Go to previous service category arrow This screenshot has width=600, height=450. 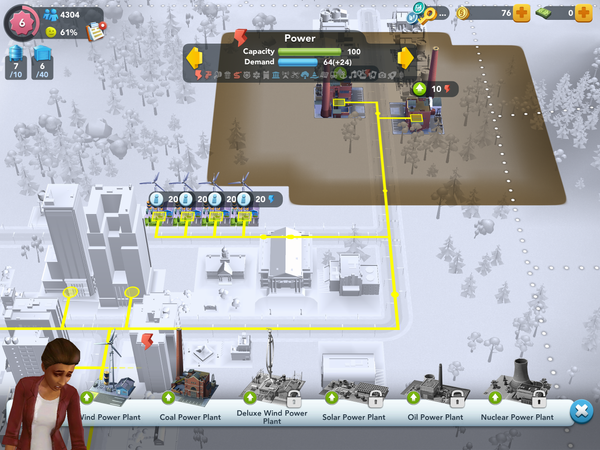tap(194, 57)
